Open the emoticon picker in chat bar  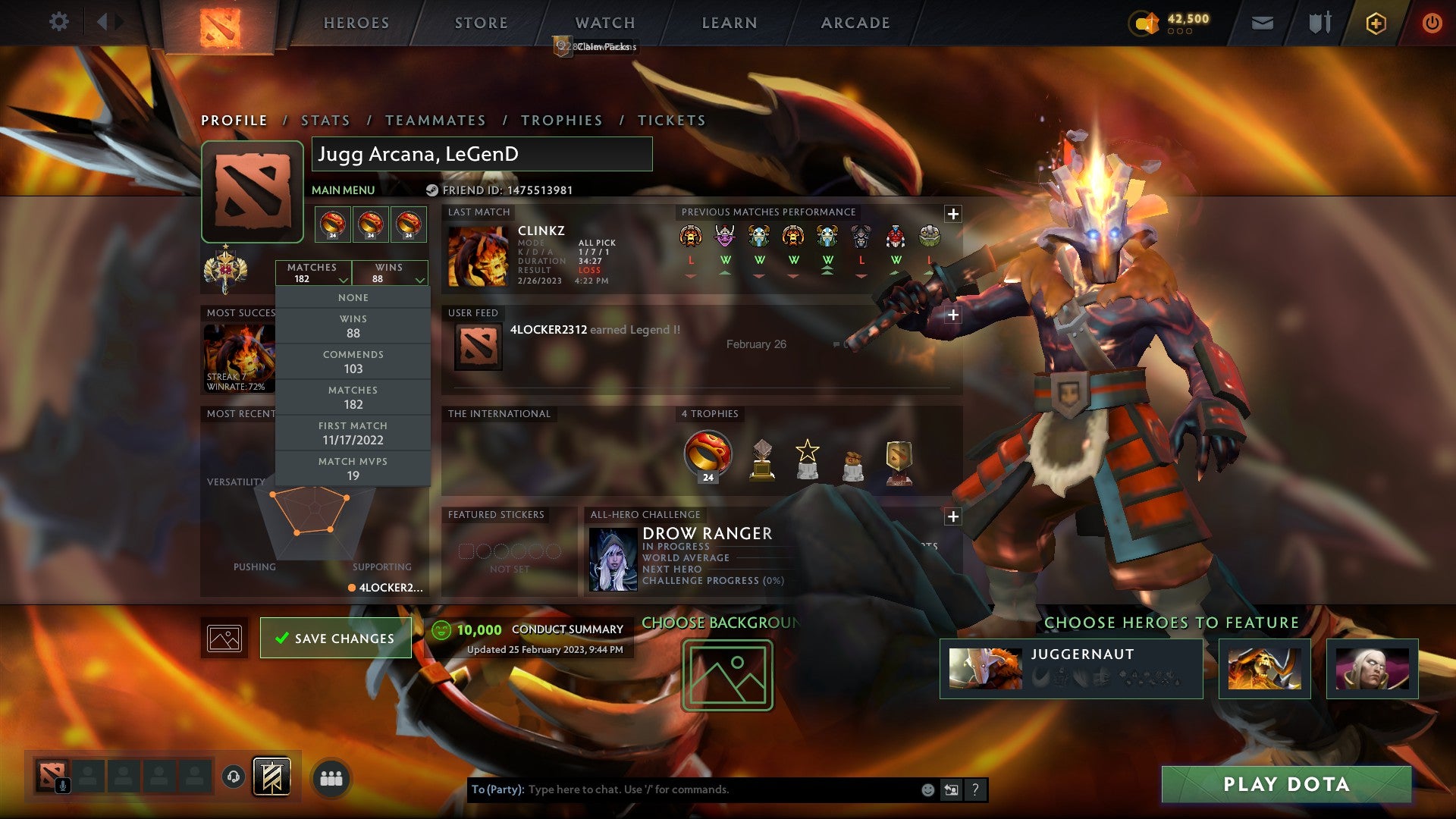tap(927, 789)
